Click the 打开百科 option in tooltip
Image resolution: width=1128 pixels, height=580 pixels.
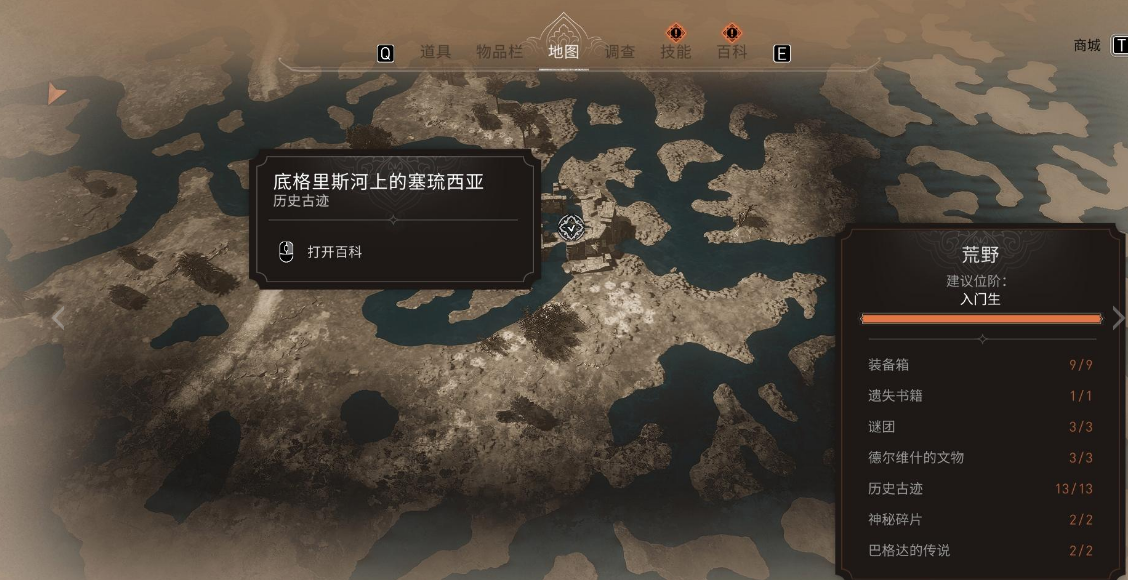pos(334,252)
